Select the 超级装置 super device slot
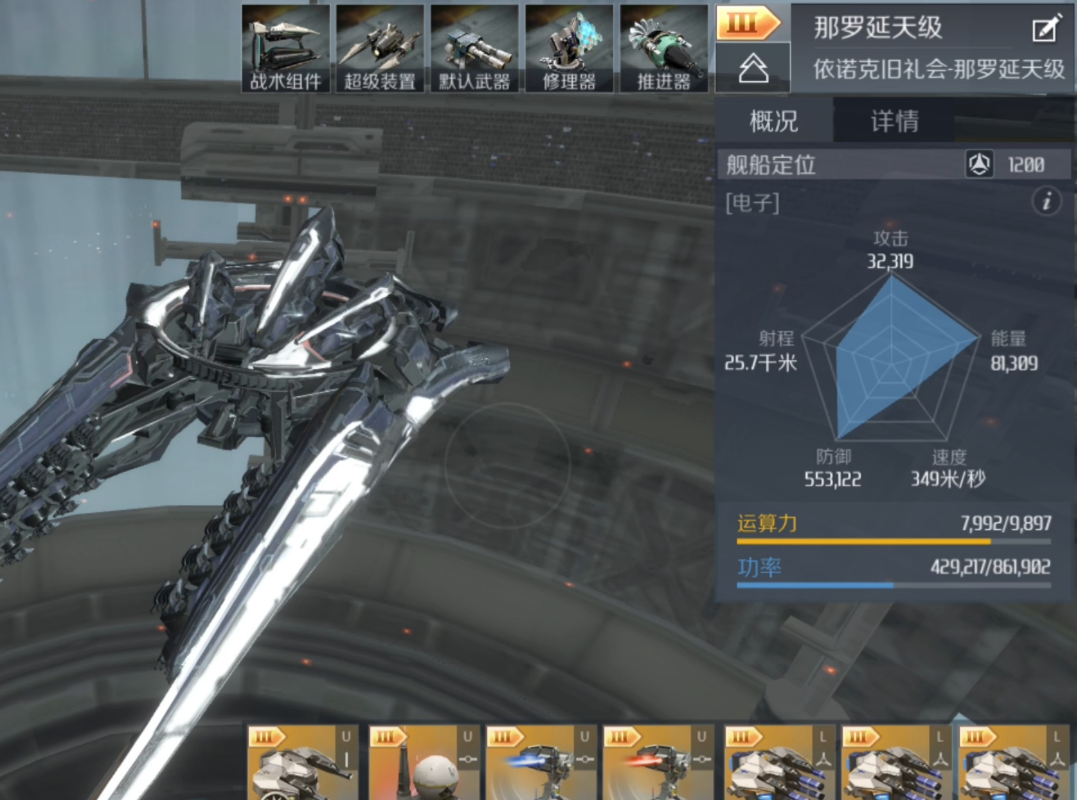This screenshot has width=1077, height=800. 380,49
